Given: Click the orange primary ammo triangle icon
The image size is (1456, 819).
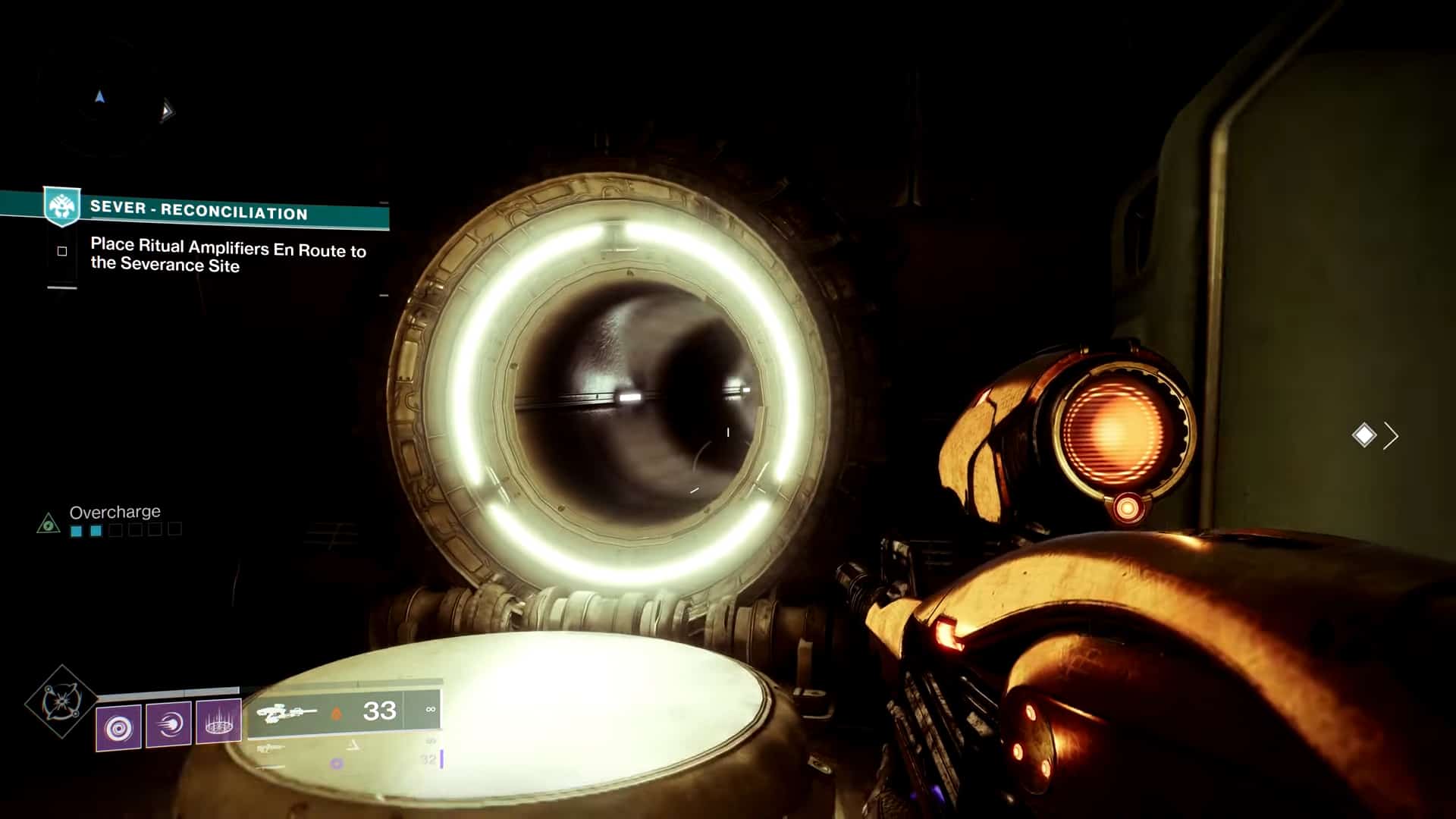Looking at the screenshot, I should [336, 711].
